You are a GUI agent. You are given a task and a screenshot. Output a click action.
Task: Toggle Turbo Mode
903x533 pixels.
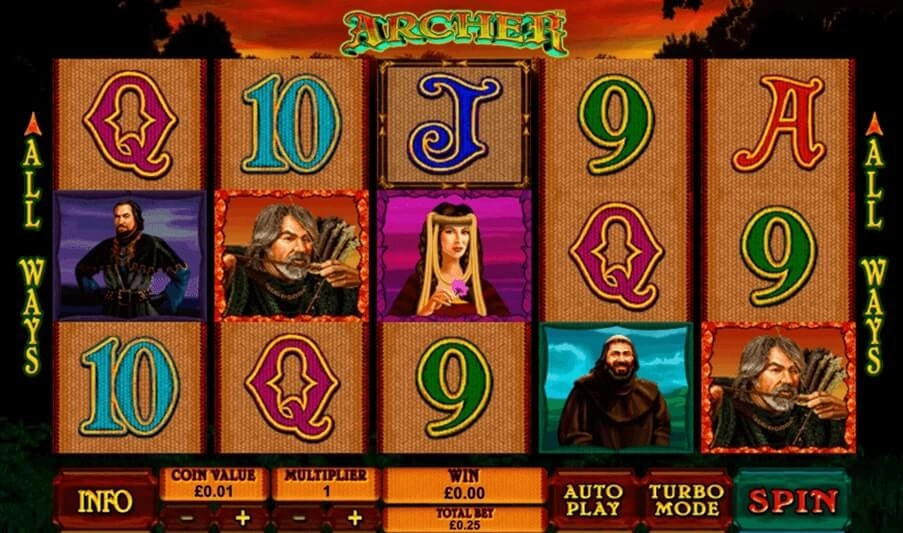click(x=685, y=499)
